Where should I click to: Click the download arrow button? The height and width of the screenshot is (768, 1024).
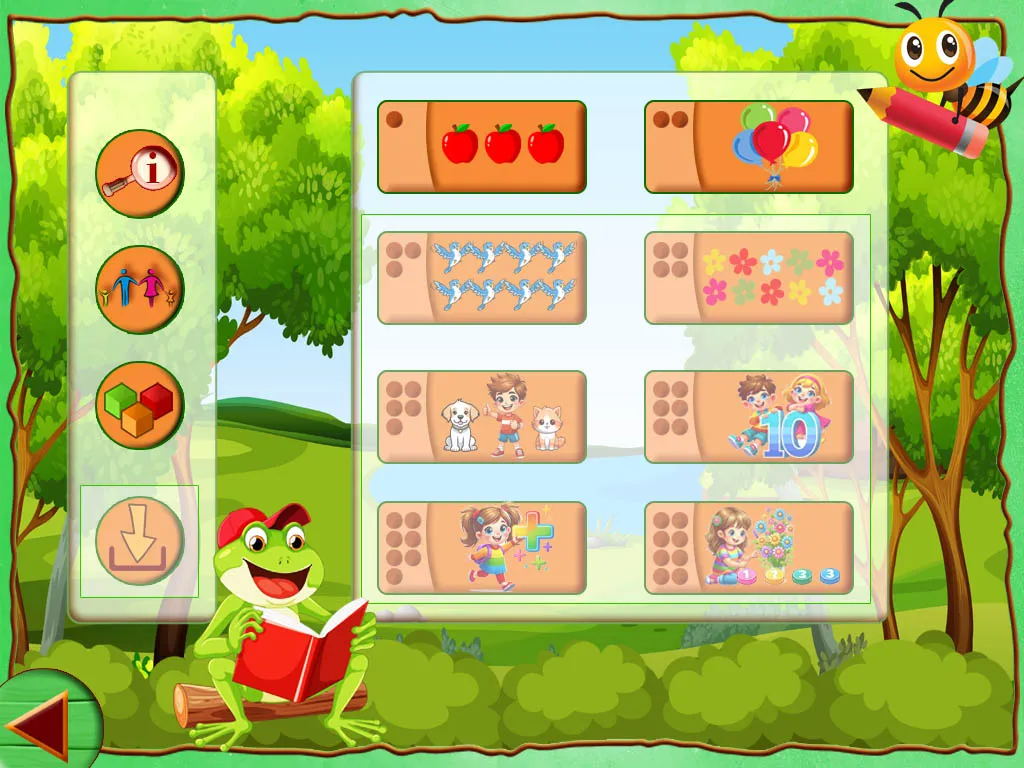click(140, 541)
